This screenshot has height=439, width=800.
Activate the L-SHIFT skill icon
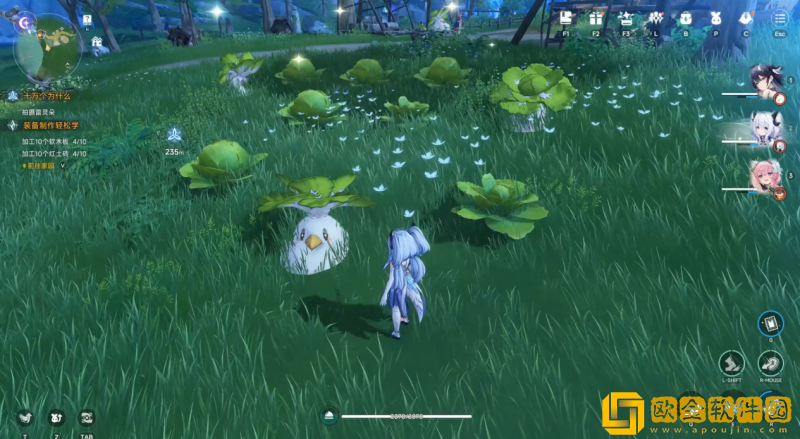pyautogui.click(x=731, y=363)
